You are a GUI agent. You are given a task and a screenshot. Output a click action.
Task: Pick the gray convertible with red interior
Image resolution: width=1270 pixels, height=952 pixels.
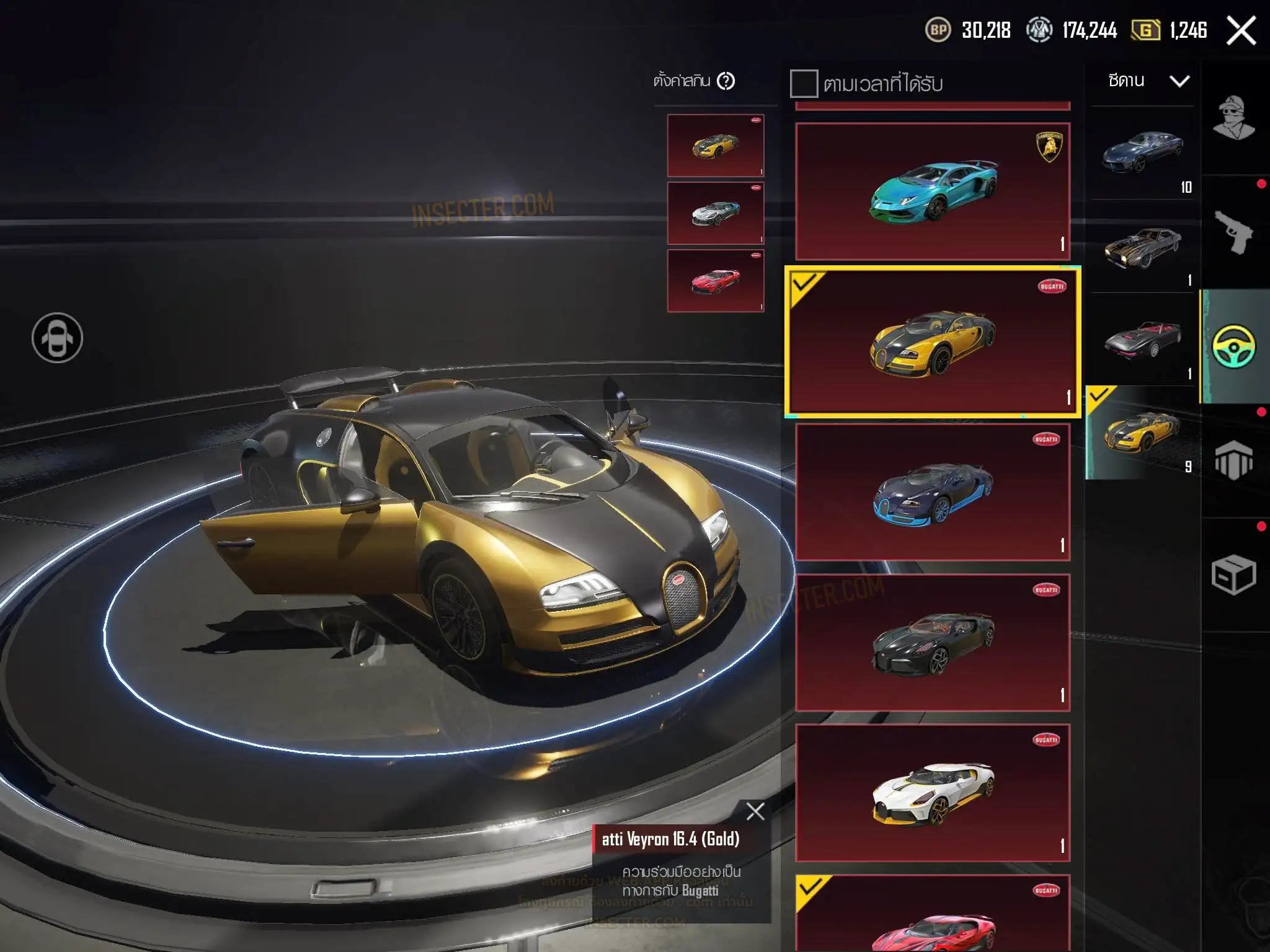[x=1142, y=340]
